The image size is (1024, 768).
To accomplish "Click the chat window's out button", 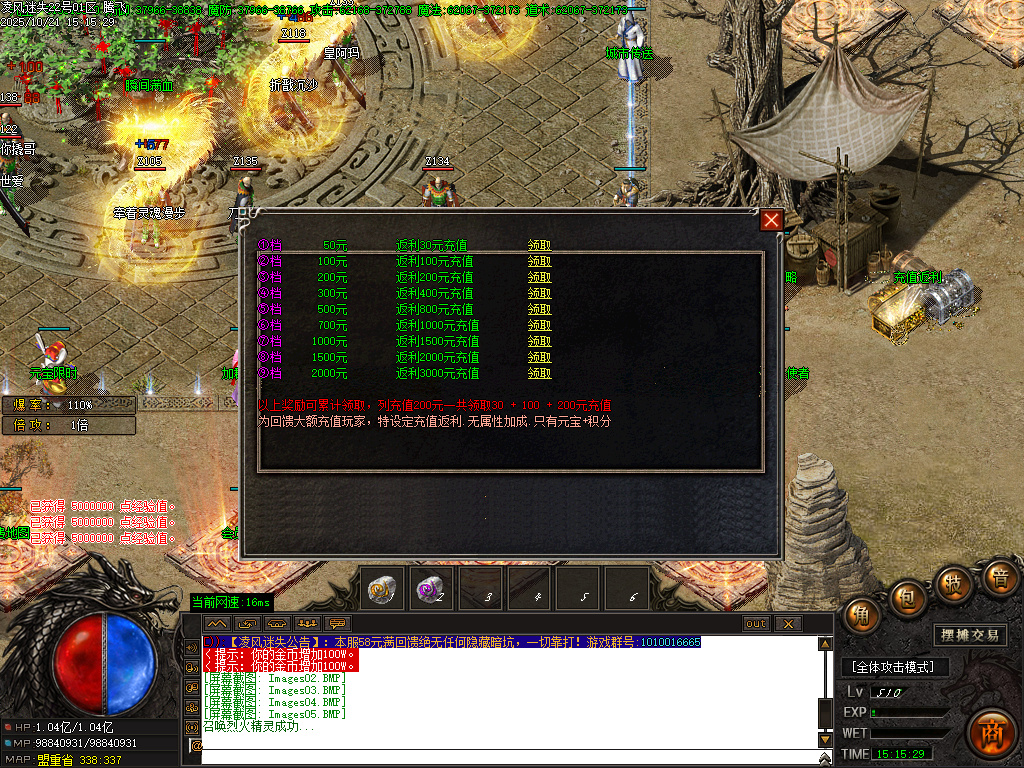I will [757, 624].
